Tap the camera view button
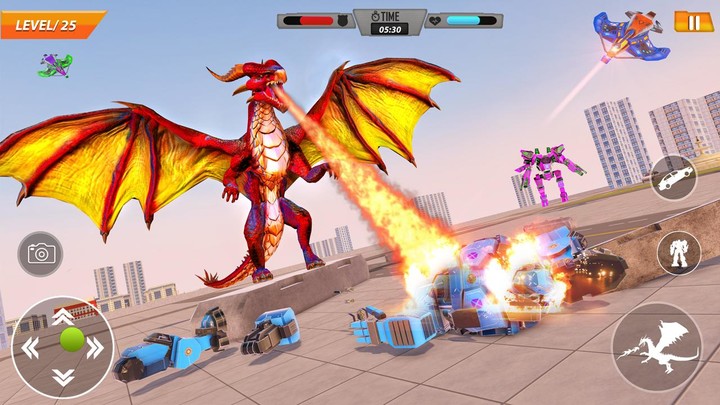Image resolution: width=720 pixels, height=405 pixels. tap(40, 254)
